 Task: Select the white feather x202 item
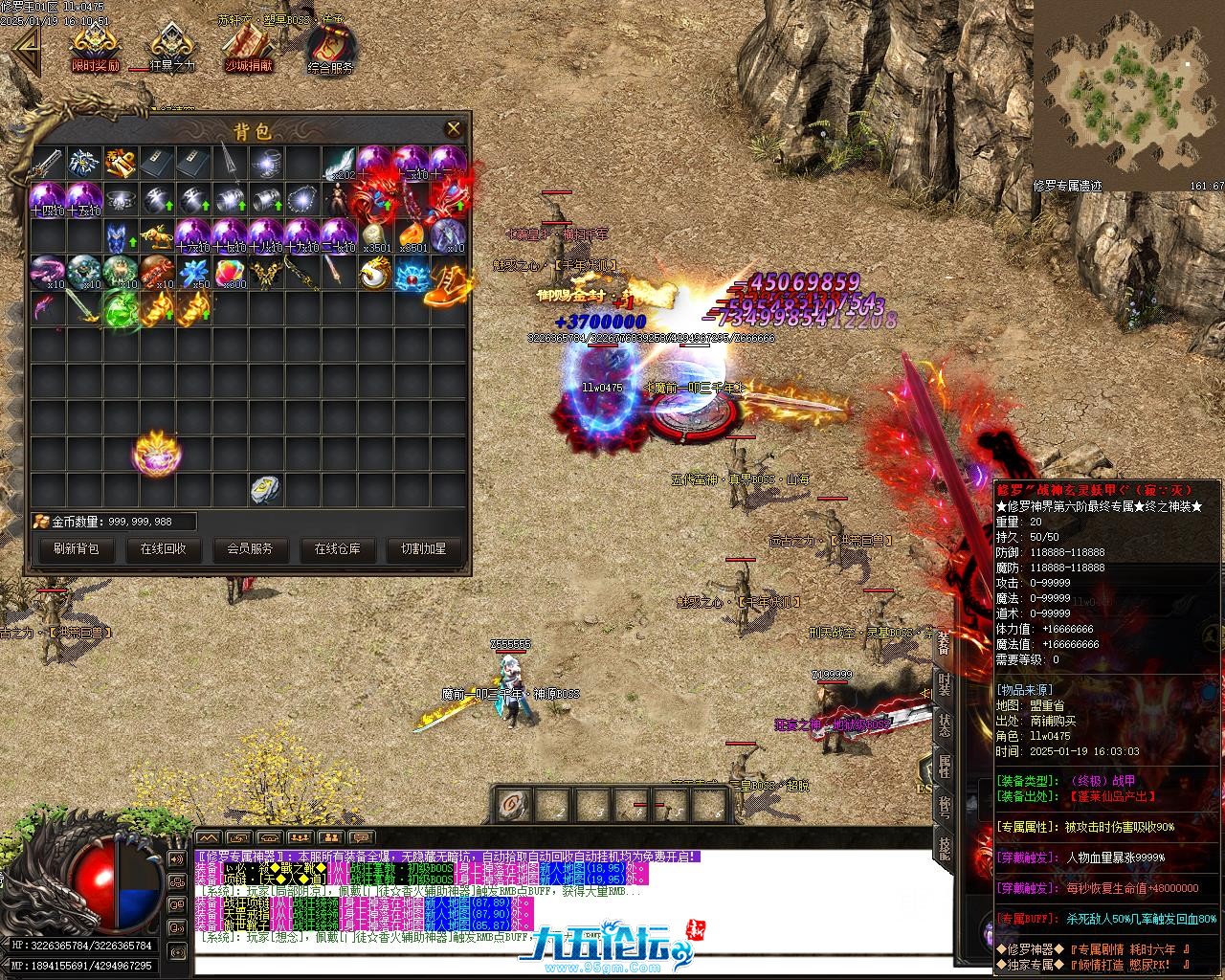[339, 164]
